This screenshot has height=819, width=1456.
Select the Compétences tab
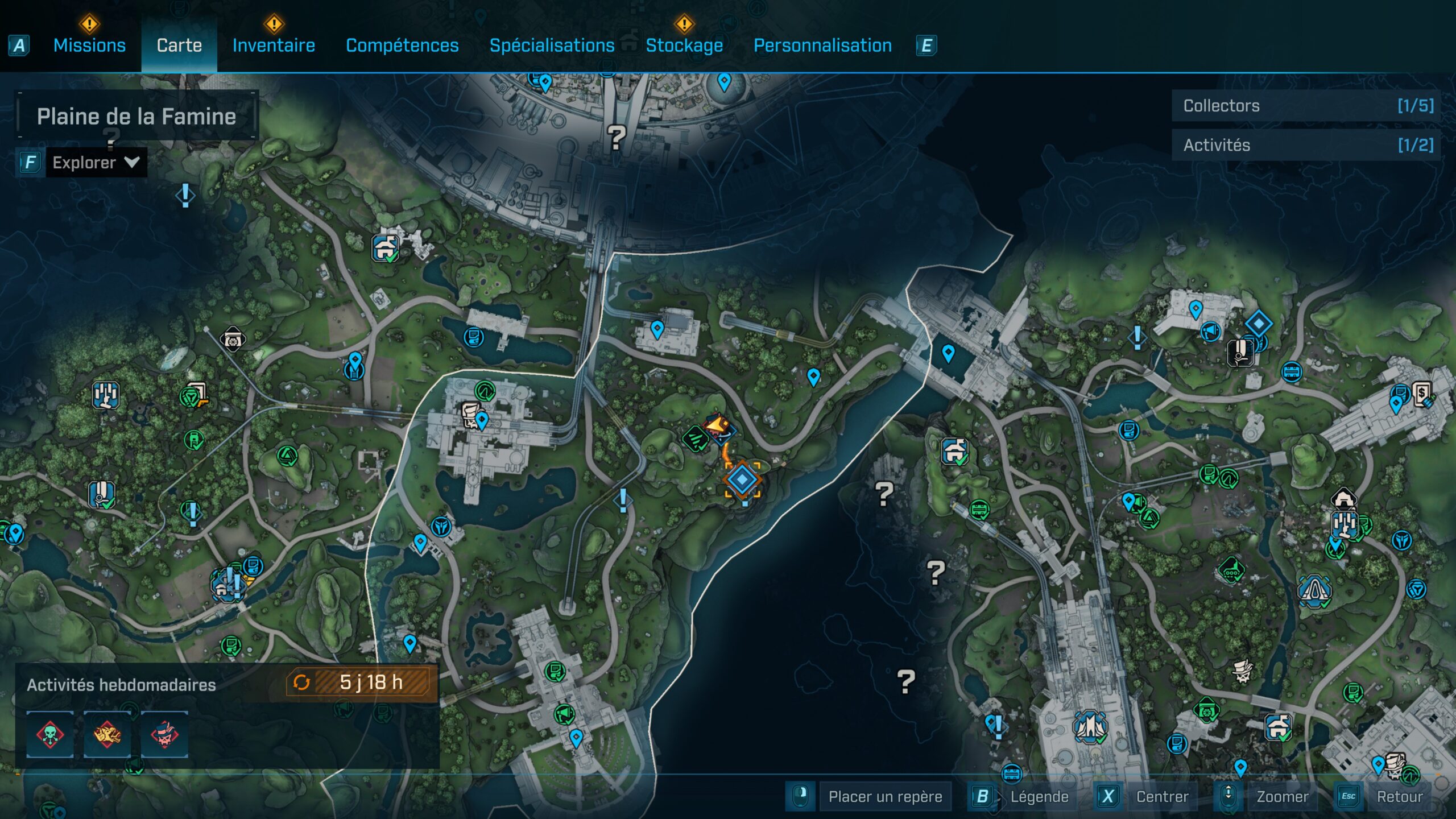[402, 45]
